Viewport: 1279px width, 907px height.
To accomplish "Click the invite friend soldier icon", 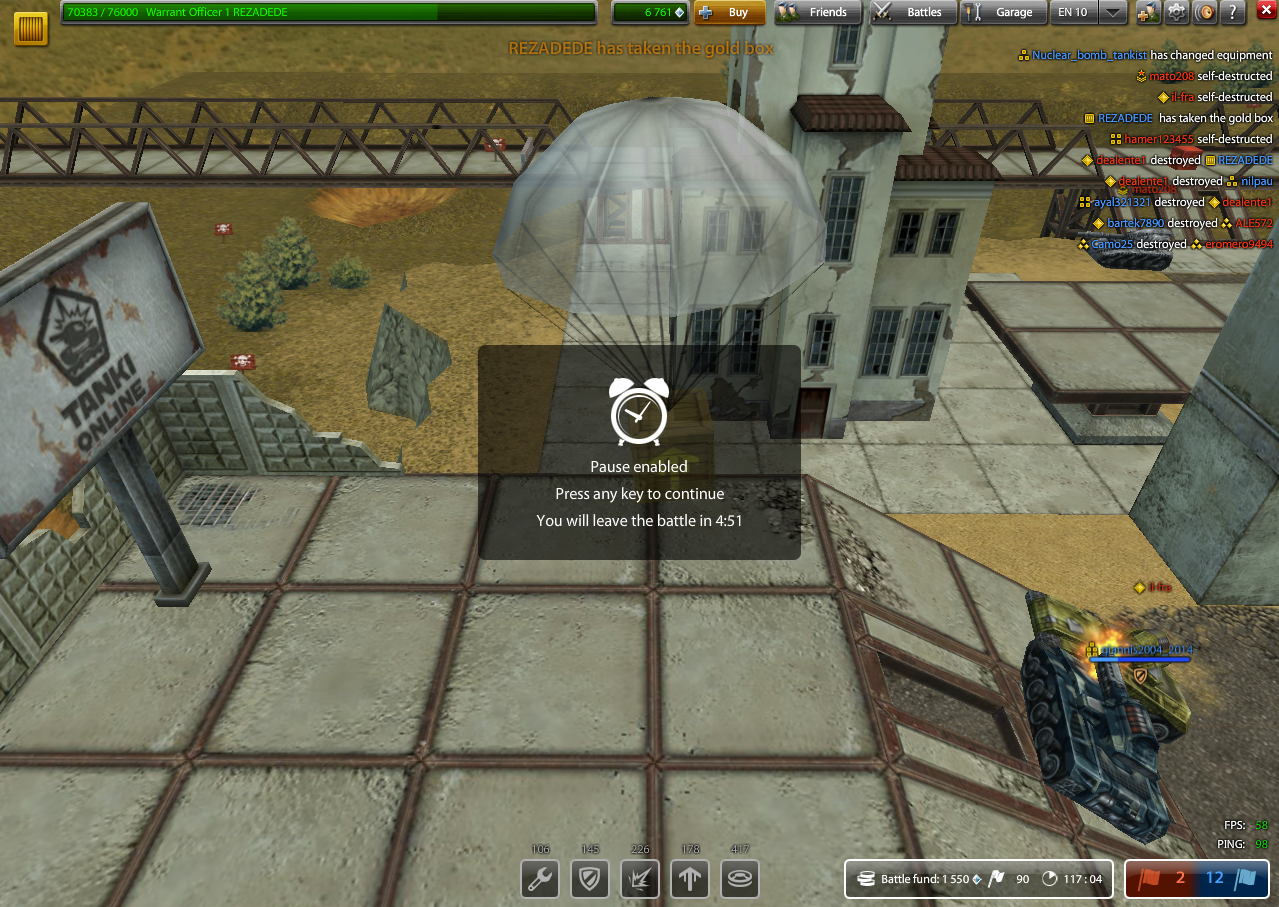I will click(x=1147, y=13).
